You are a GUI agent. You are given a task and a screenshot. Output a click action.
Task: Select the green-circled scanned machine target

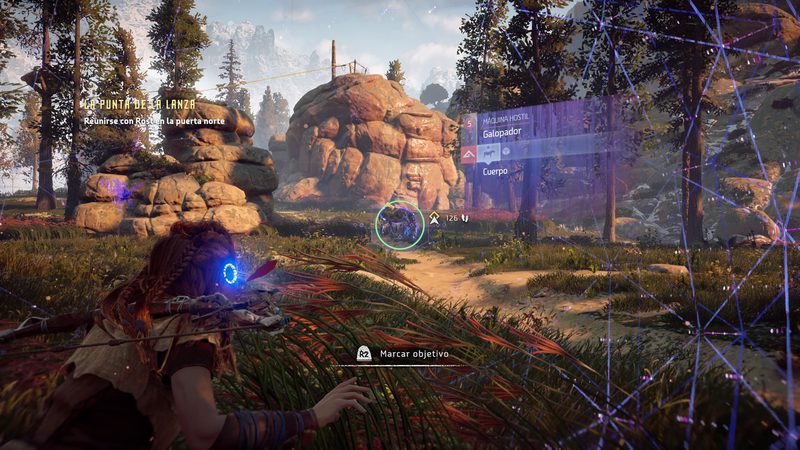pos(399,223)
